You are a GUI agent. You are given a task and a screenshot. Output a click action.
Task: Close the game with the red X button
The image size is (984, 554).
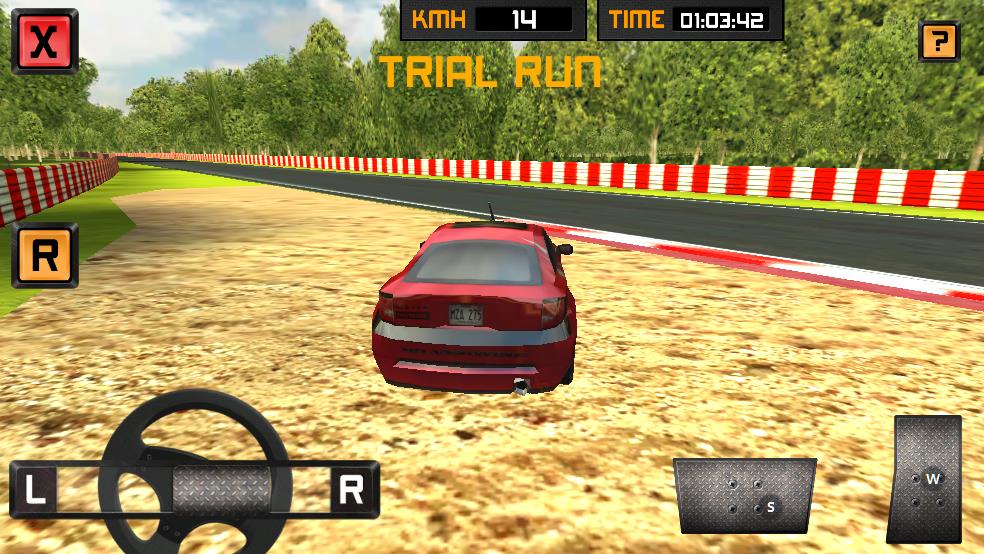(44, 41)
